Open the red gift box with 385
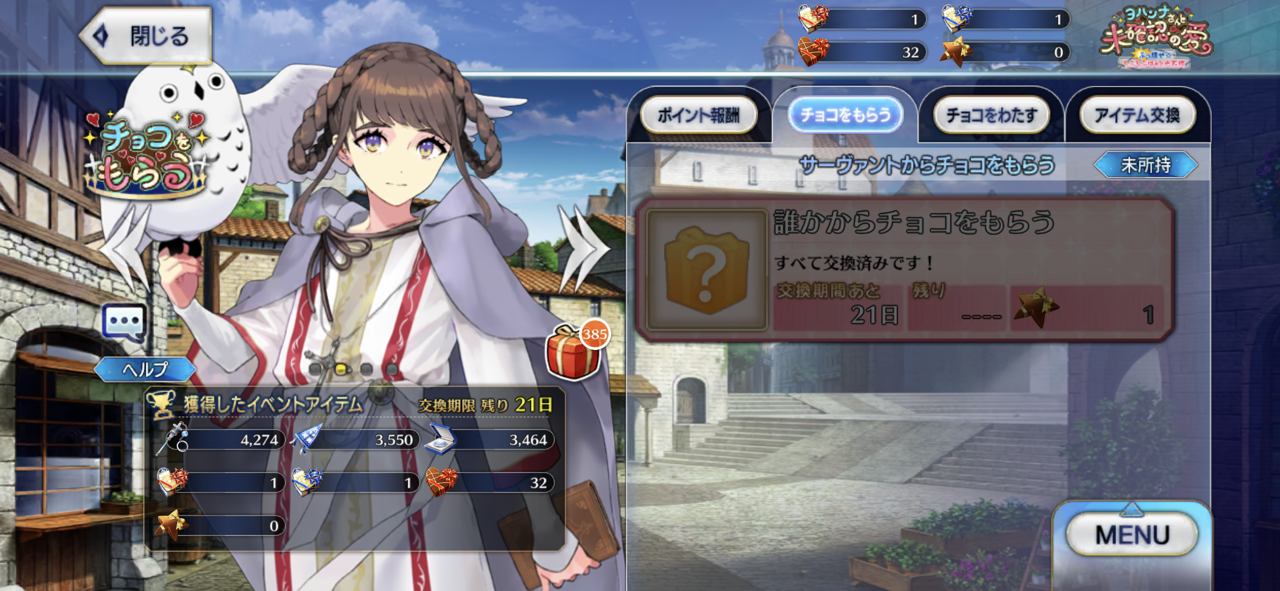This screenshot has width=1280, height=591. coord(574,353)
